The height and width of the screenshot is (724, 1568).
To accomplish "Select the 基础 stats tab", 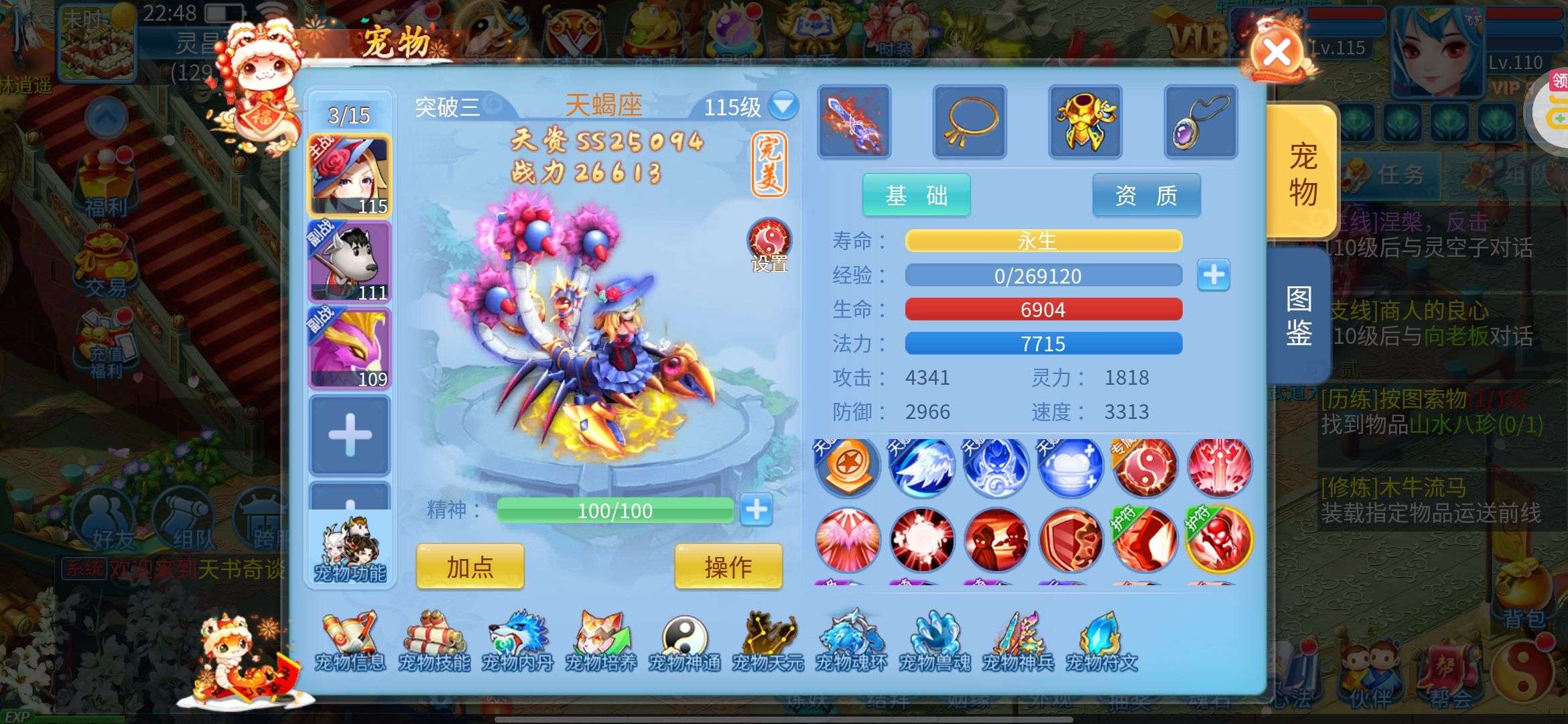I will 916,196.
